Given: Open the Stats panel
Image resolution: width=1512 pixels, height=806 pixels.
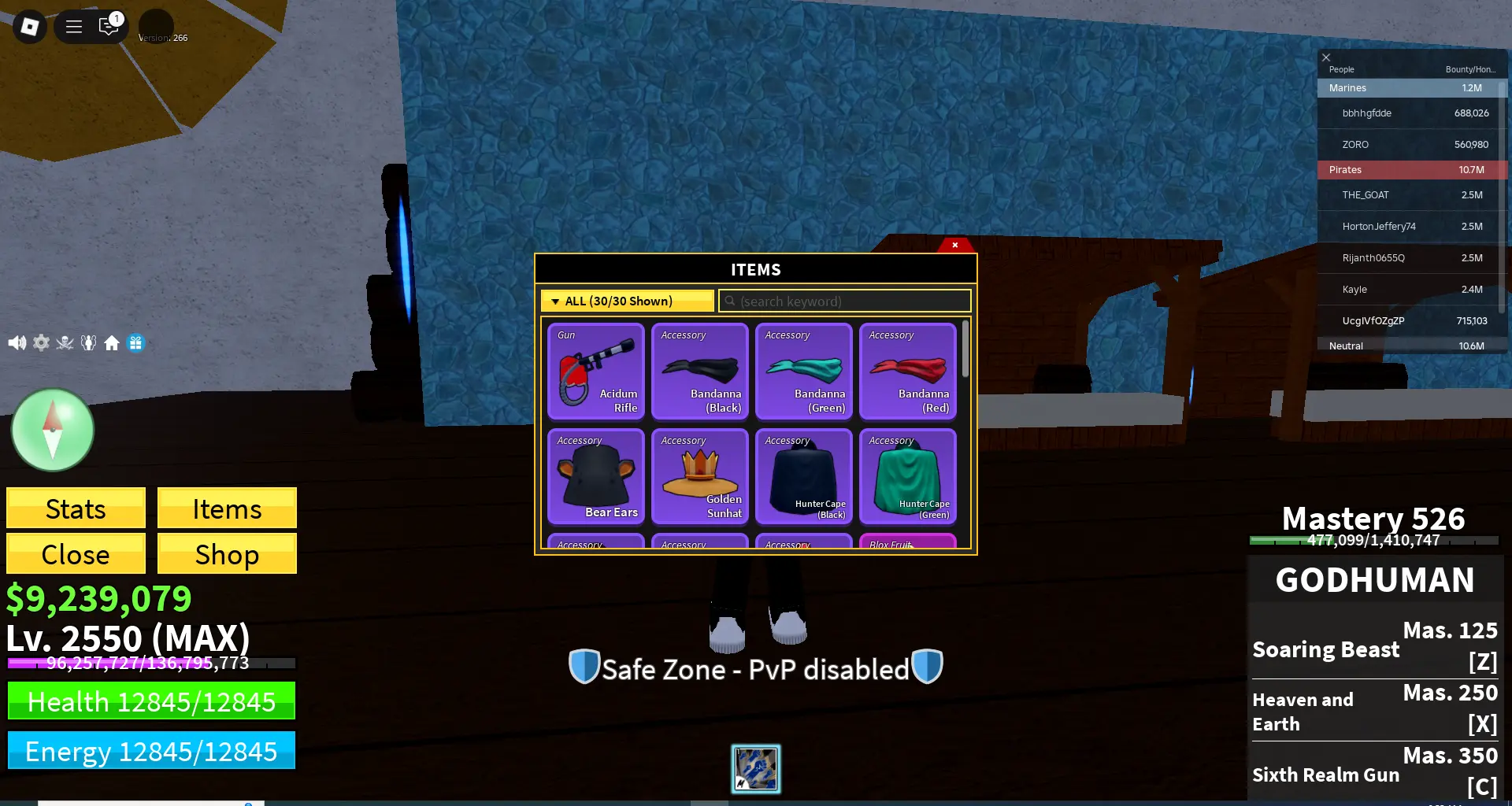Looking at the screenshot, I should tap(75, 508).
